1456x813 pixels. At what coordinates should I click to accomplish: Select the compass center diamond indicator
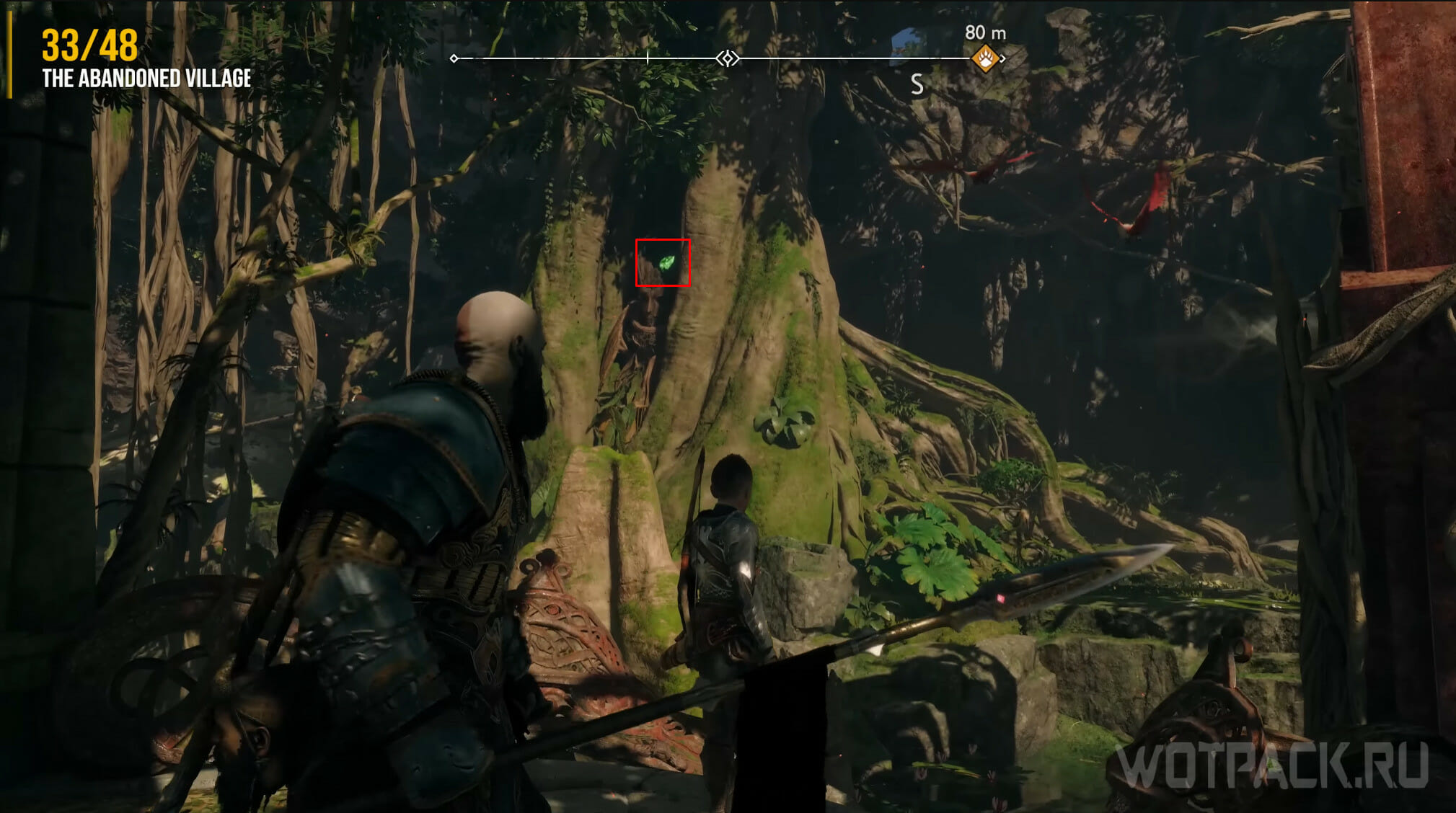pos(728,58)
